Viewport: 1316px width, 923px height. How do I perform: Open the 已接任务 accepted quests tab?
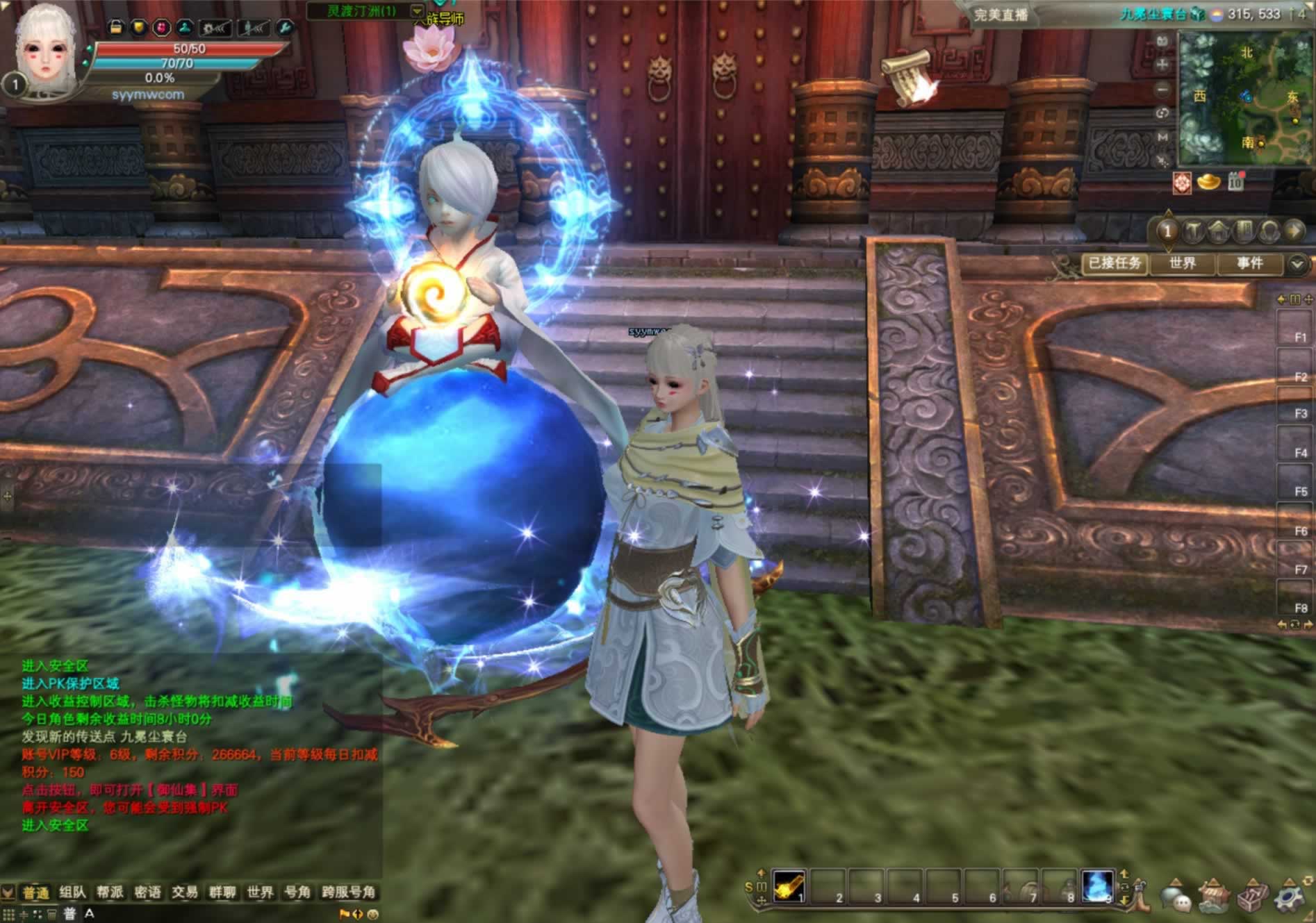click(x=1115, y=263)
